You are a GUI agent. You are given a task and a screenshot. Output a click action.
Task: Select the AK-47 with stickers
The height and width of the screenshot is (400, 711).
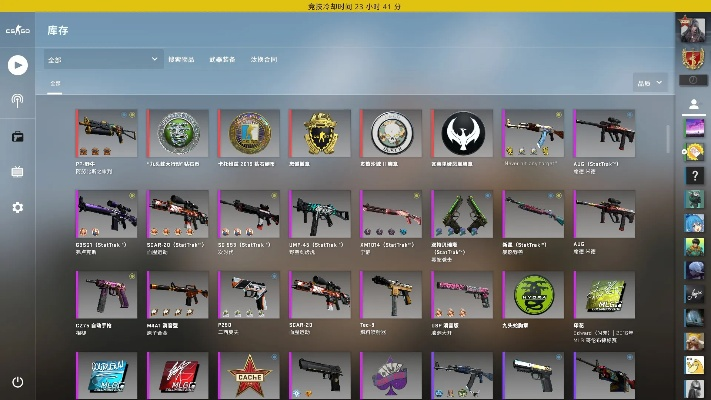pos(533,133)
